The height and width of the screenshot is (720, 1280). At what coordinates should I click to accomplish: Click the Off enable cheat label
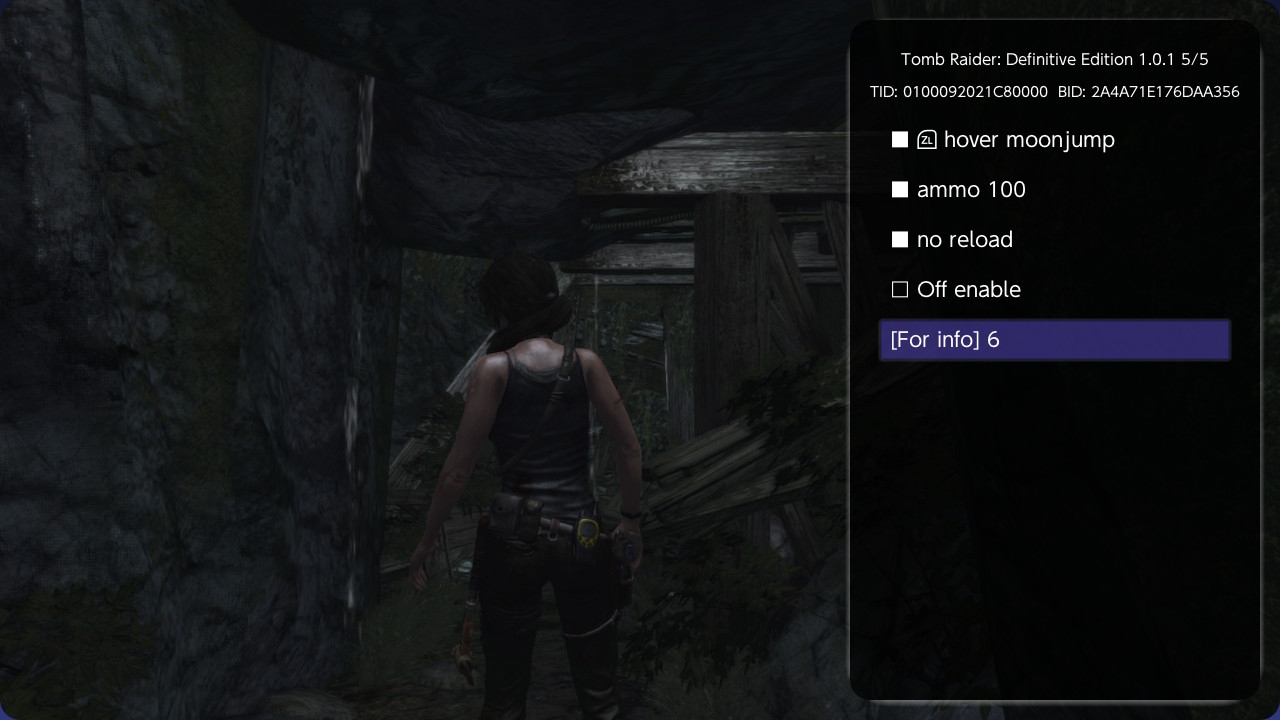(x=968, y=289)
